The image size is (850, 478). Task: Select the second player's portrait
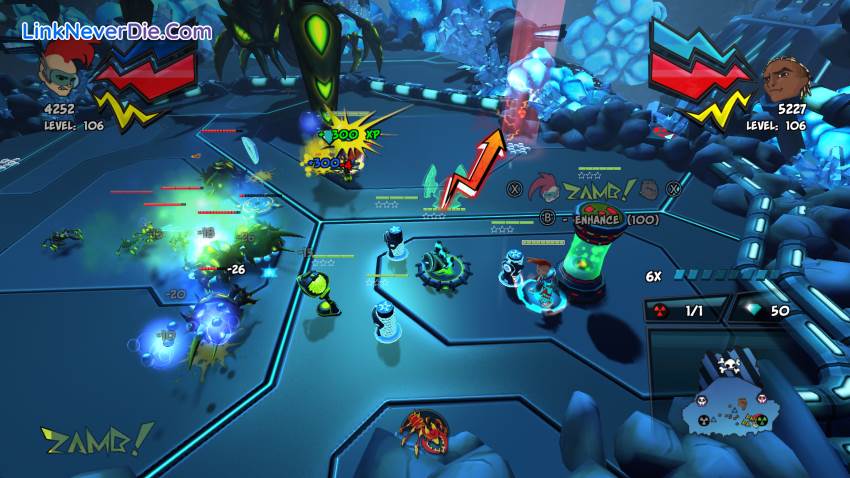tap(785, 78)
